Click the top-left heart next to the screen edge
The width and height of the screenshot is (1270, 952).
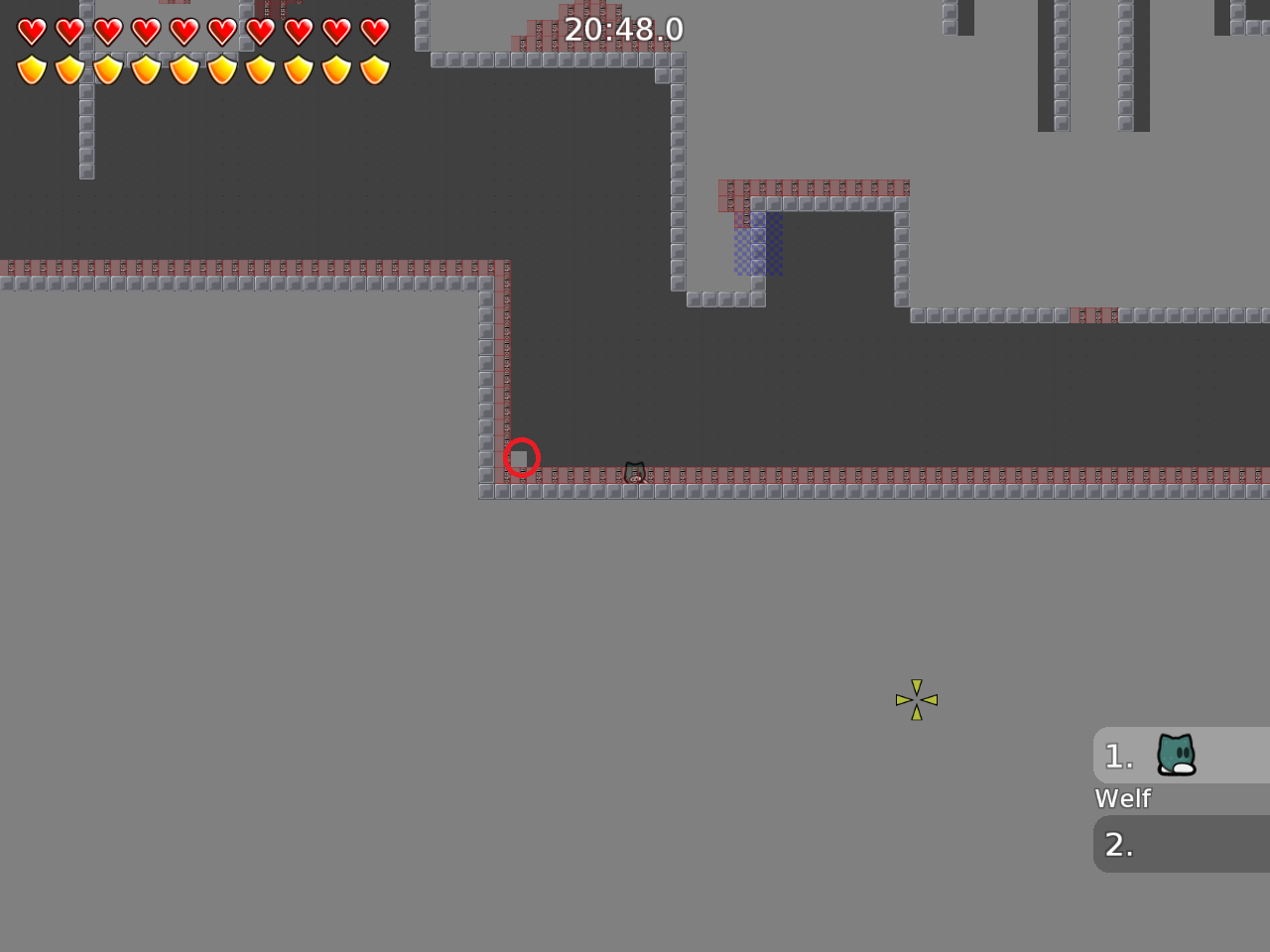(x=31, y=31)
